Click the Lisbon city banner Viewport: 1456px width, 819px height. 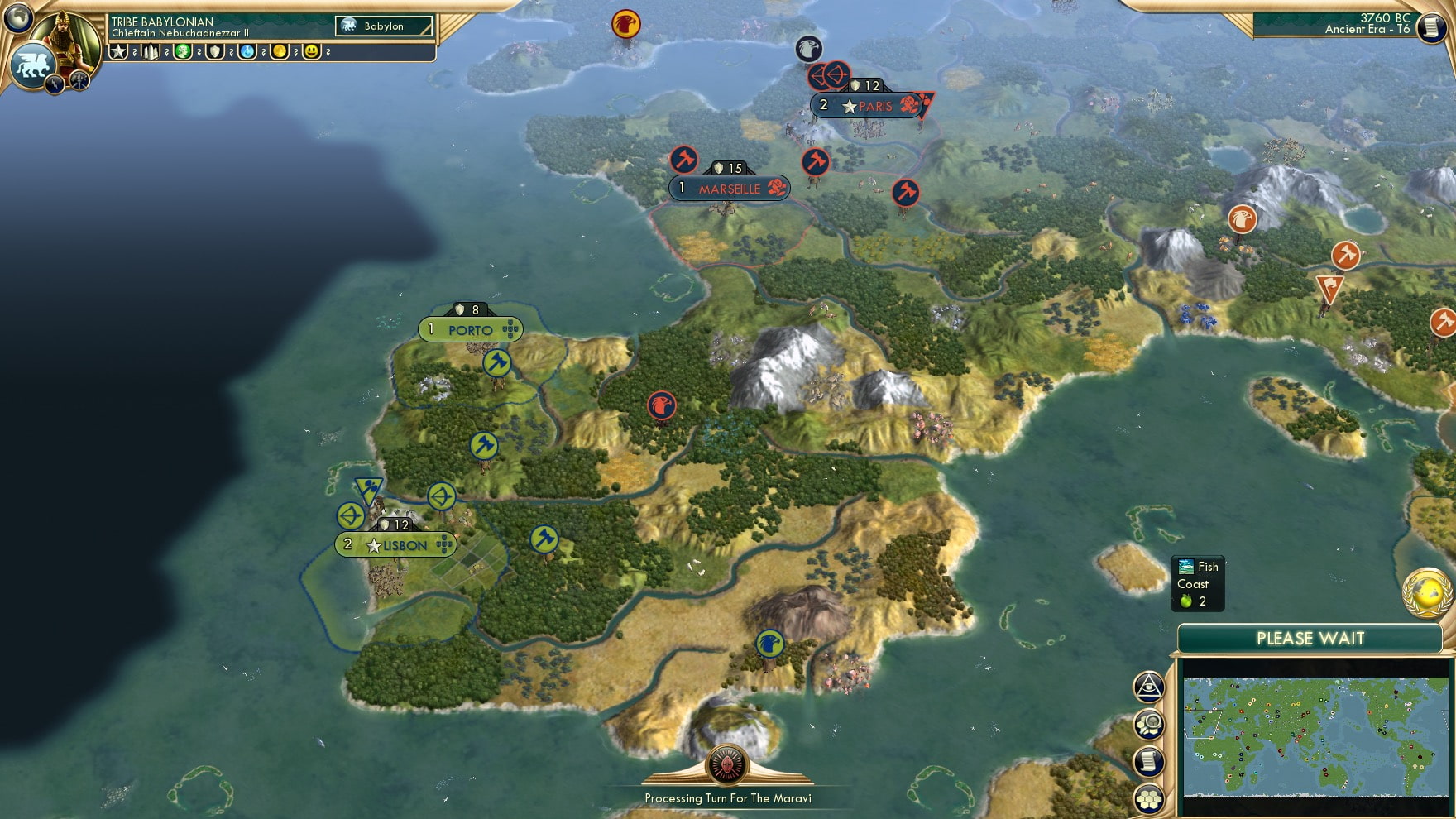(395, 545)
